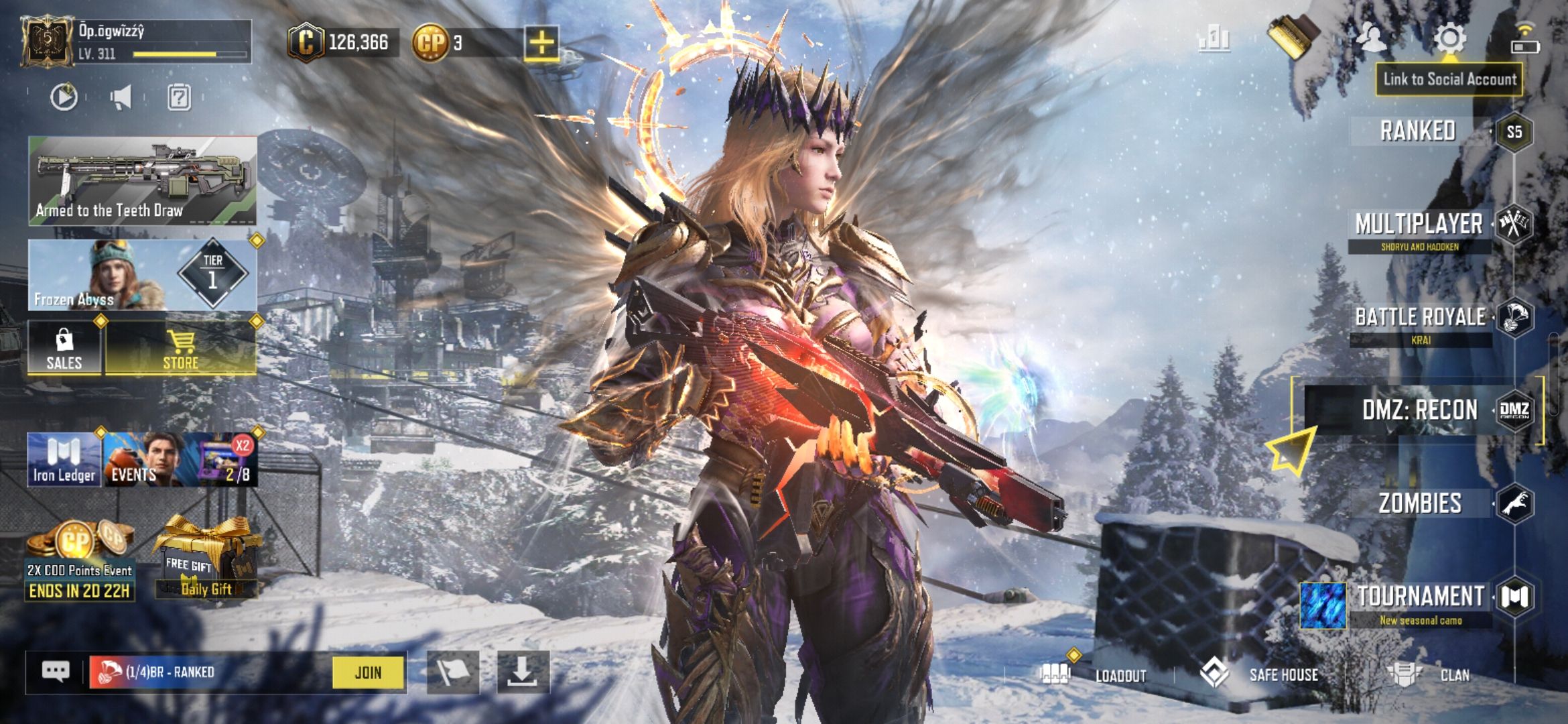Open the Events panel

coord(180,460)
